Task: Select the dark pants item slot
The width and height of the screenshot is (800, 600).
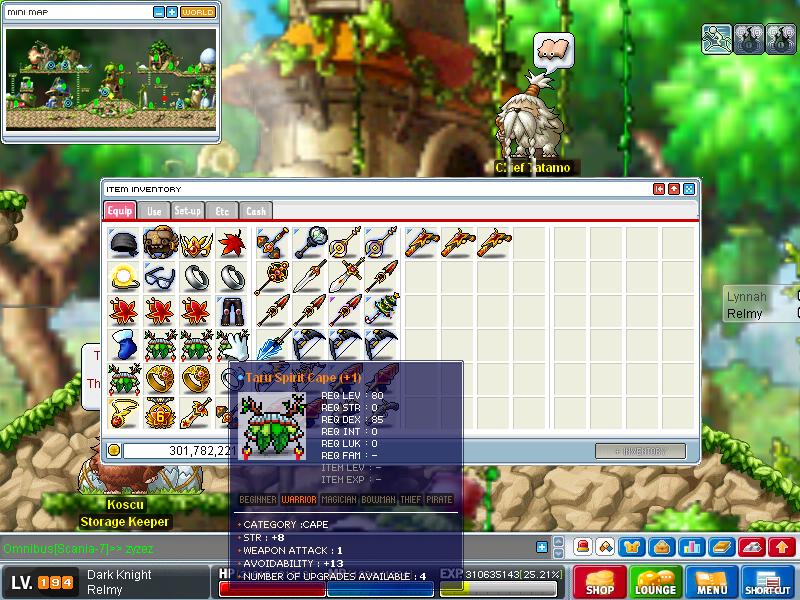Action: pyautogui.click(x=232, y=311)
